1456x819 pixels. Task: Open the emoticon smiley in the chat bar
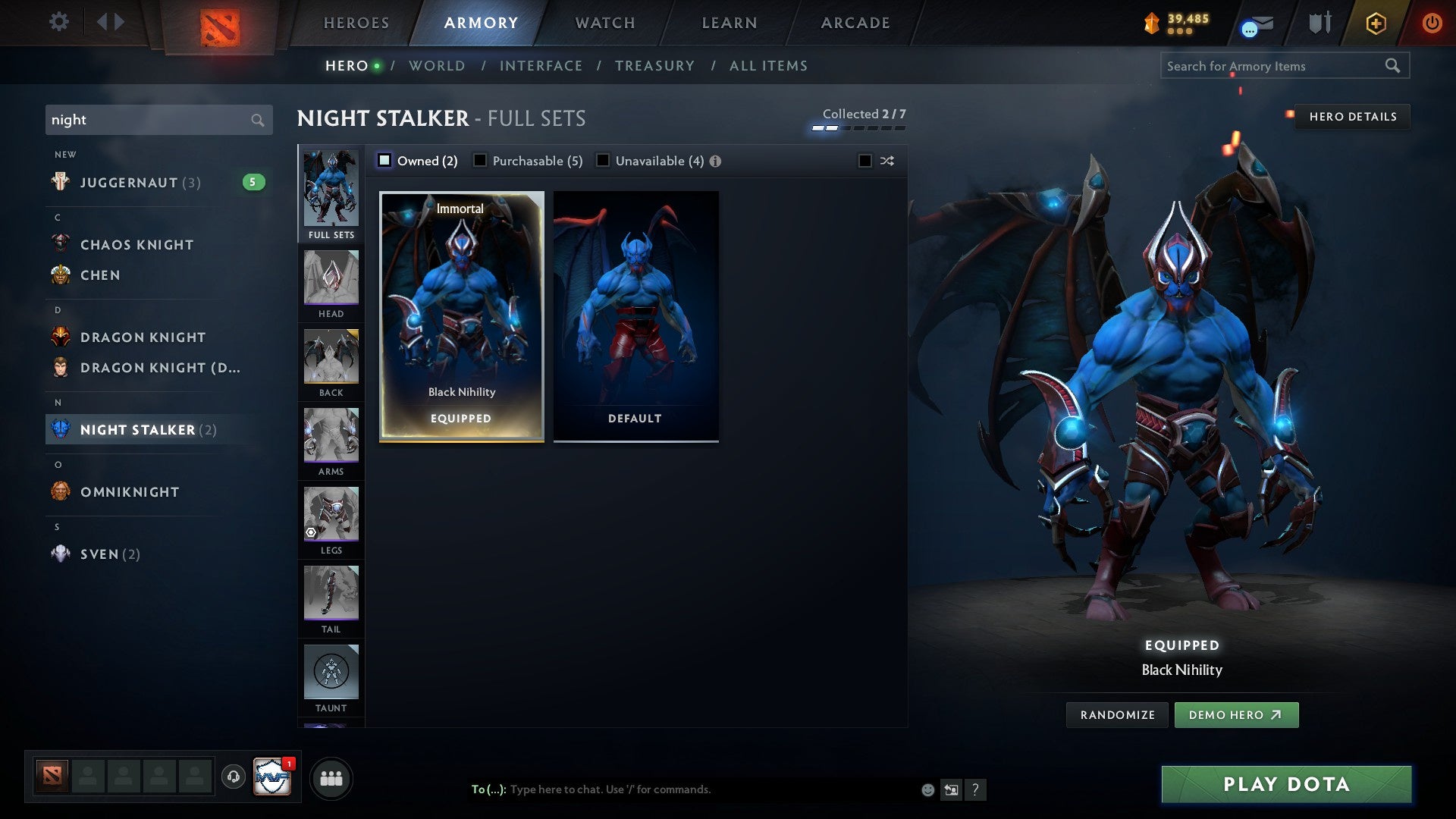(927, 789)
